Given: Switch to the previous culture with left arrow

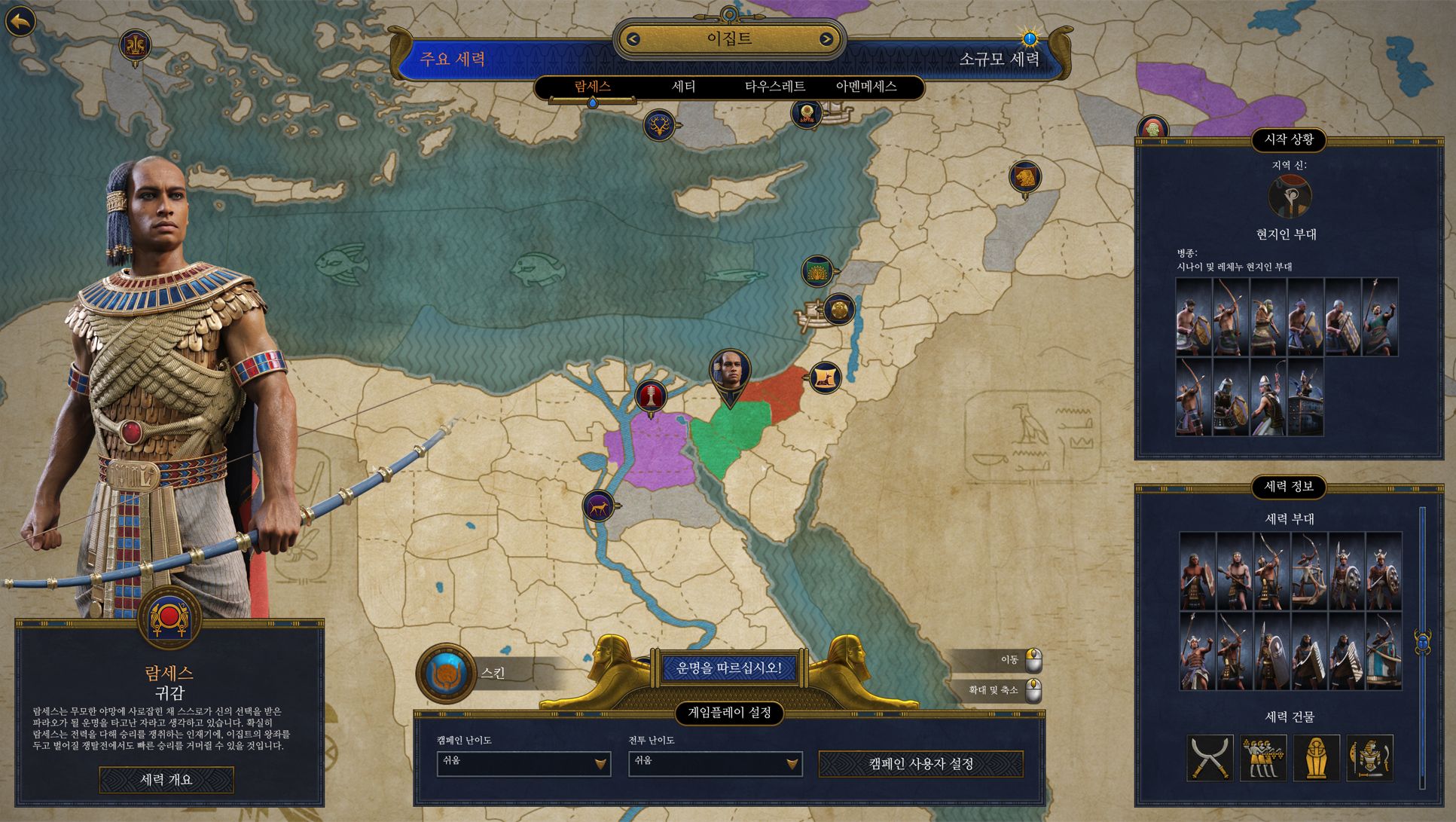Looking at the screenshot, I should pyautogui.click(x=633, y=39).
